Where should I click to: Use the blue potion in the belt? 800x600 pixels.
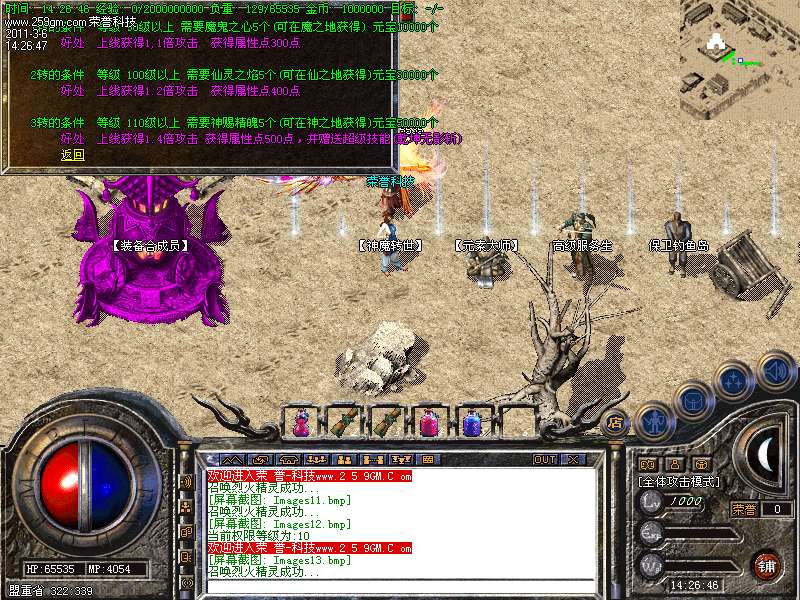pyautogui.click(x=470, y=423)
